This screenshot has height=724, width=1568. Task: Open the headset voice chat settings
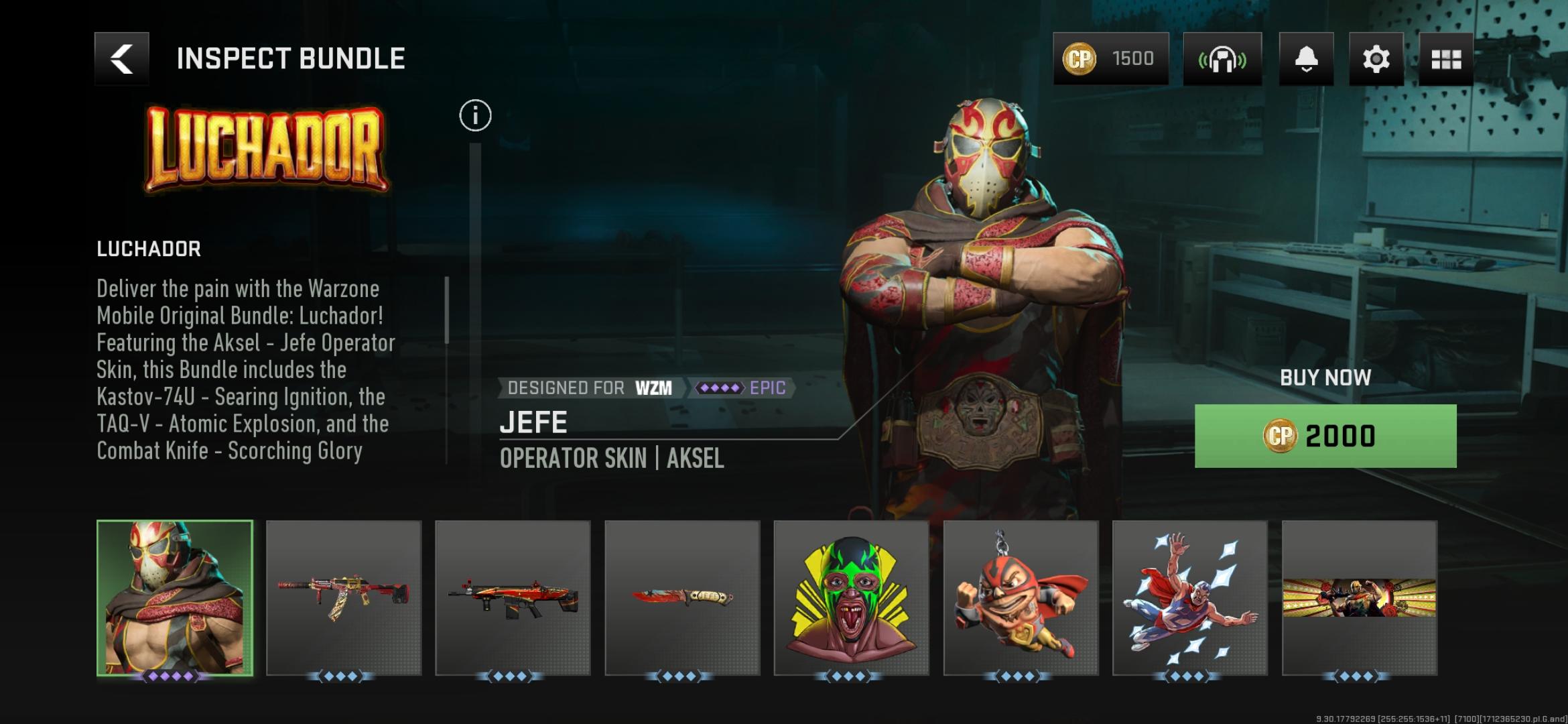click(1222, 59)
